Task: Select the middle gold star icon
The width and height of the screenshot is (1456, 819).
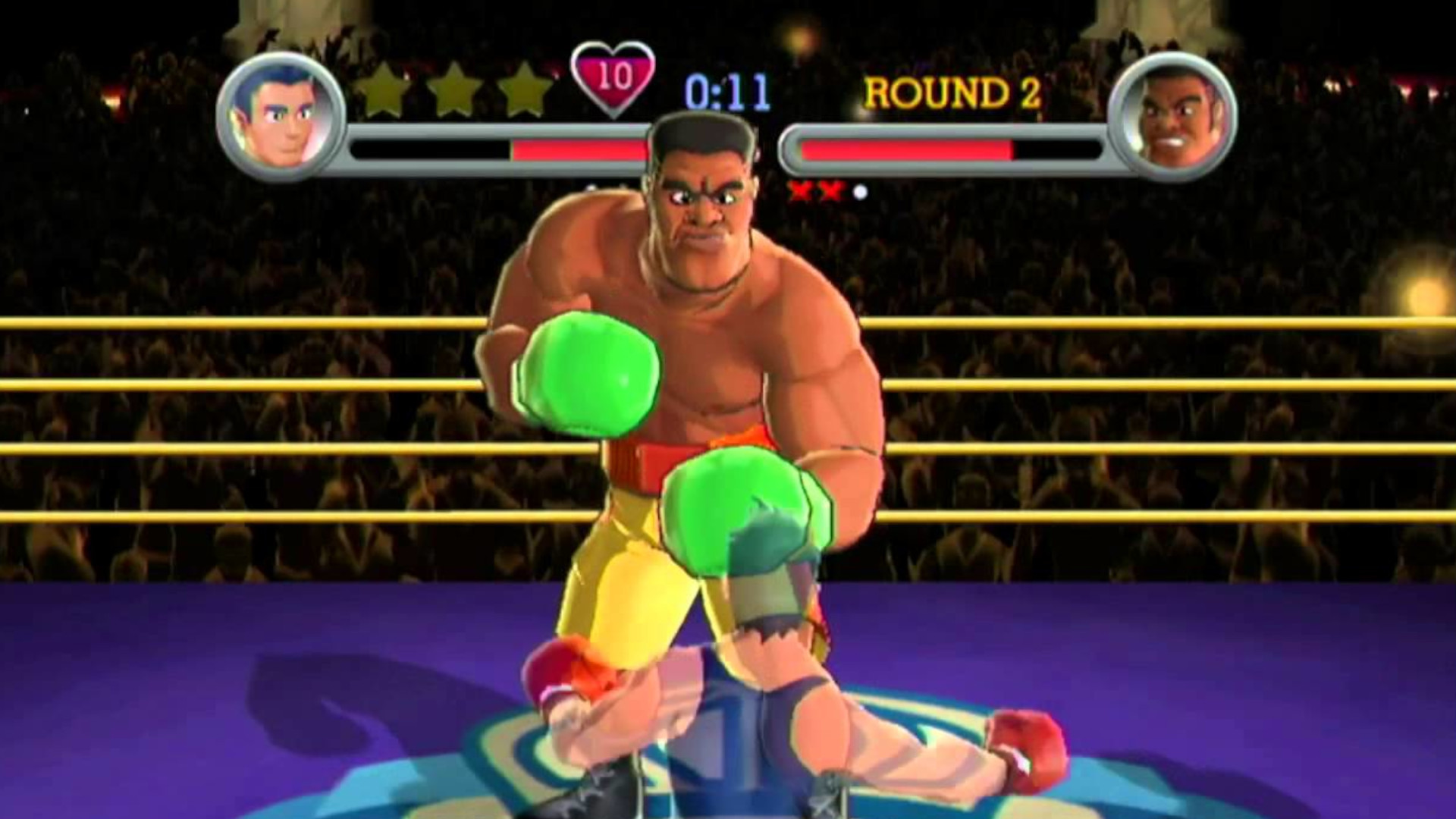Action: tap(453, 93)
